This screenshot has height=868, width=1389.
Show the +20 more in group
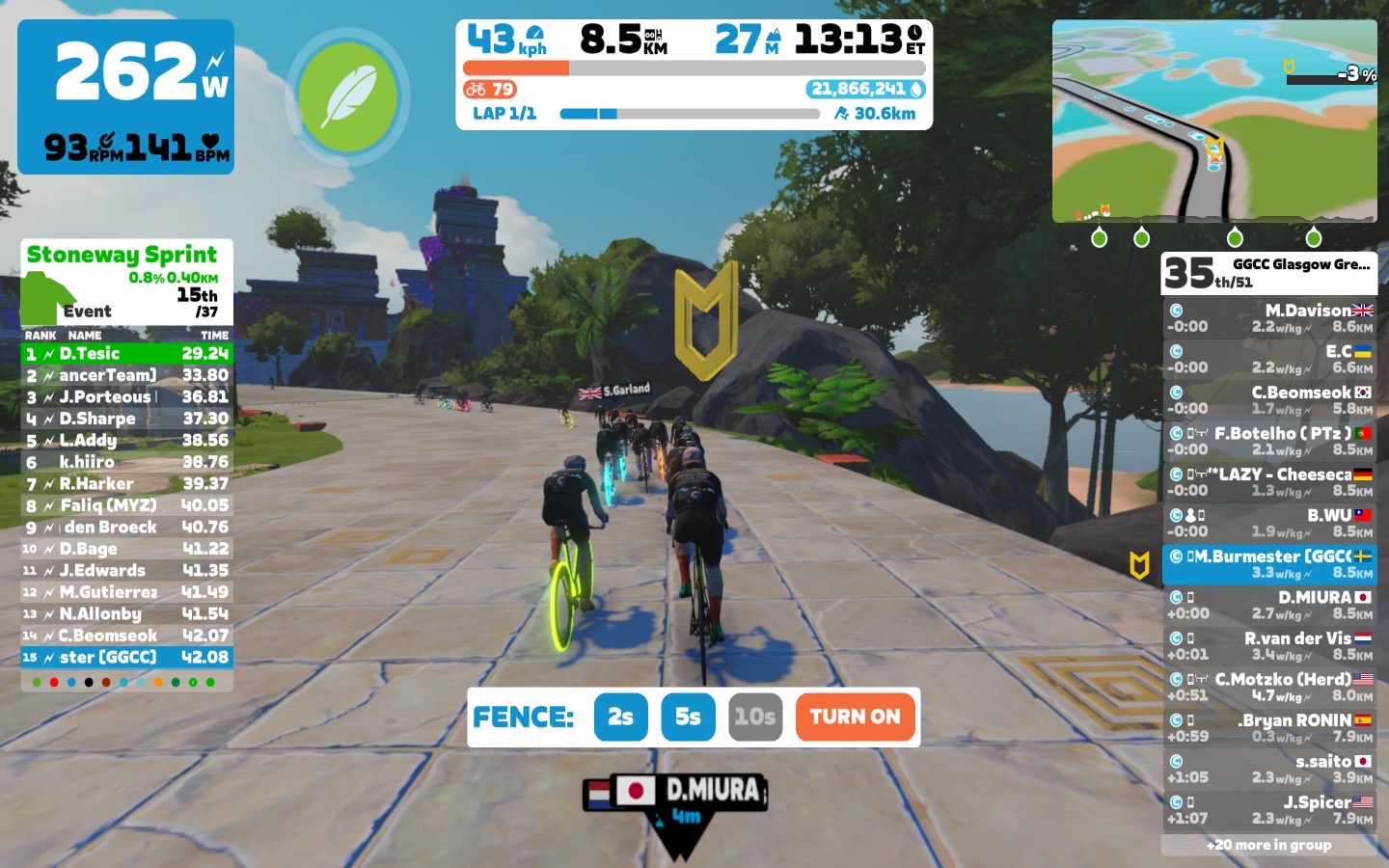pyautogui.click(x=1268, y=845)
